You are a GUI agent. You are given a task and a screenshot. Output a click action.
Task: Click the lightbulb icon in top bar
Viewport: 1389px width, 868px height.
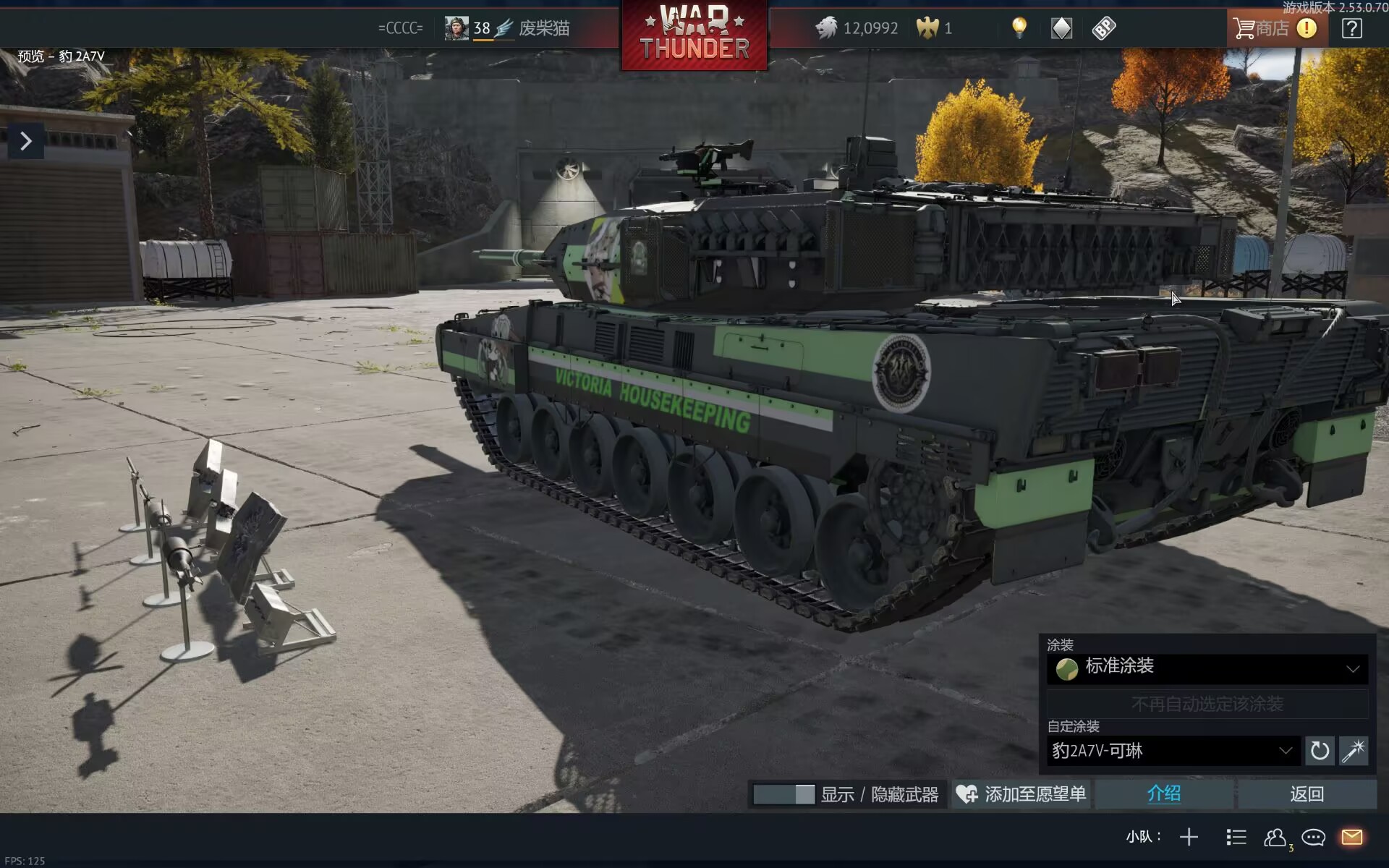pyautogui.click(x=1019, y=28)
